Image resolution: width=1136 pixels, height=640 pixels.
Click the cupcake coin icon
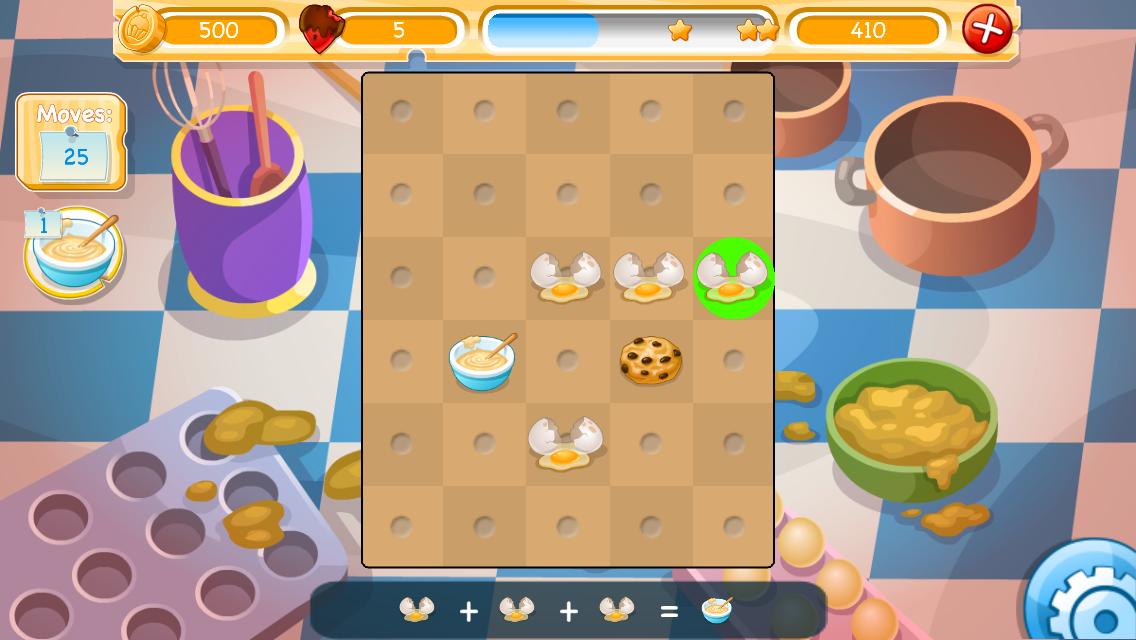pyautogui.click(x=143, y=29)
